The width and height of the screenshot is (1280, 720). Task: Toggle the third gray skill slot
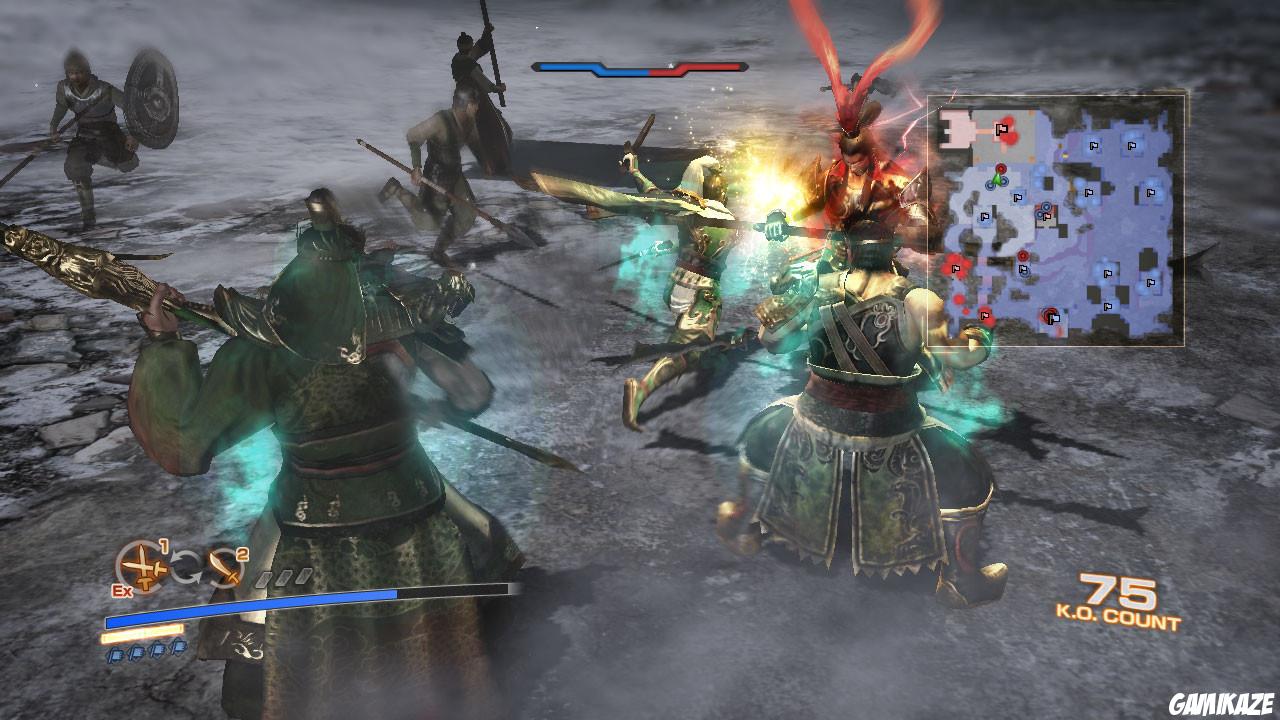point(303,577)
